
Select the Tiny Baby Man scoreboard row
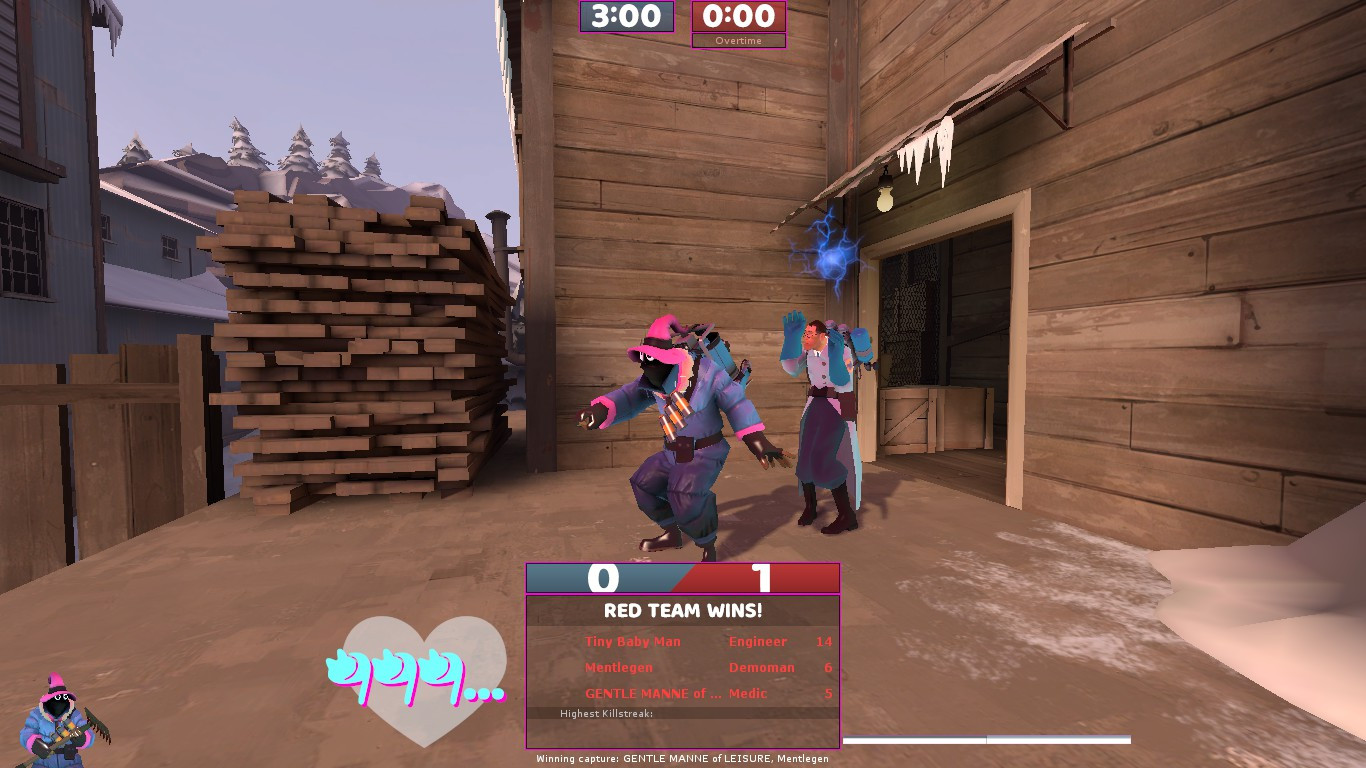tap(632, 642)
